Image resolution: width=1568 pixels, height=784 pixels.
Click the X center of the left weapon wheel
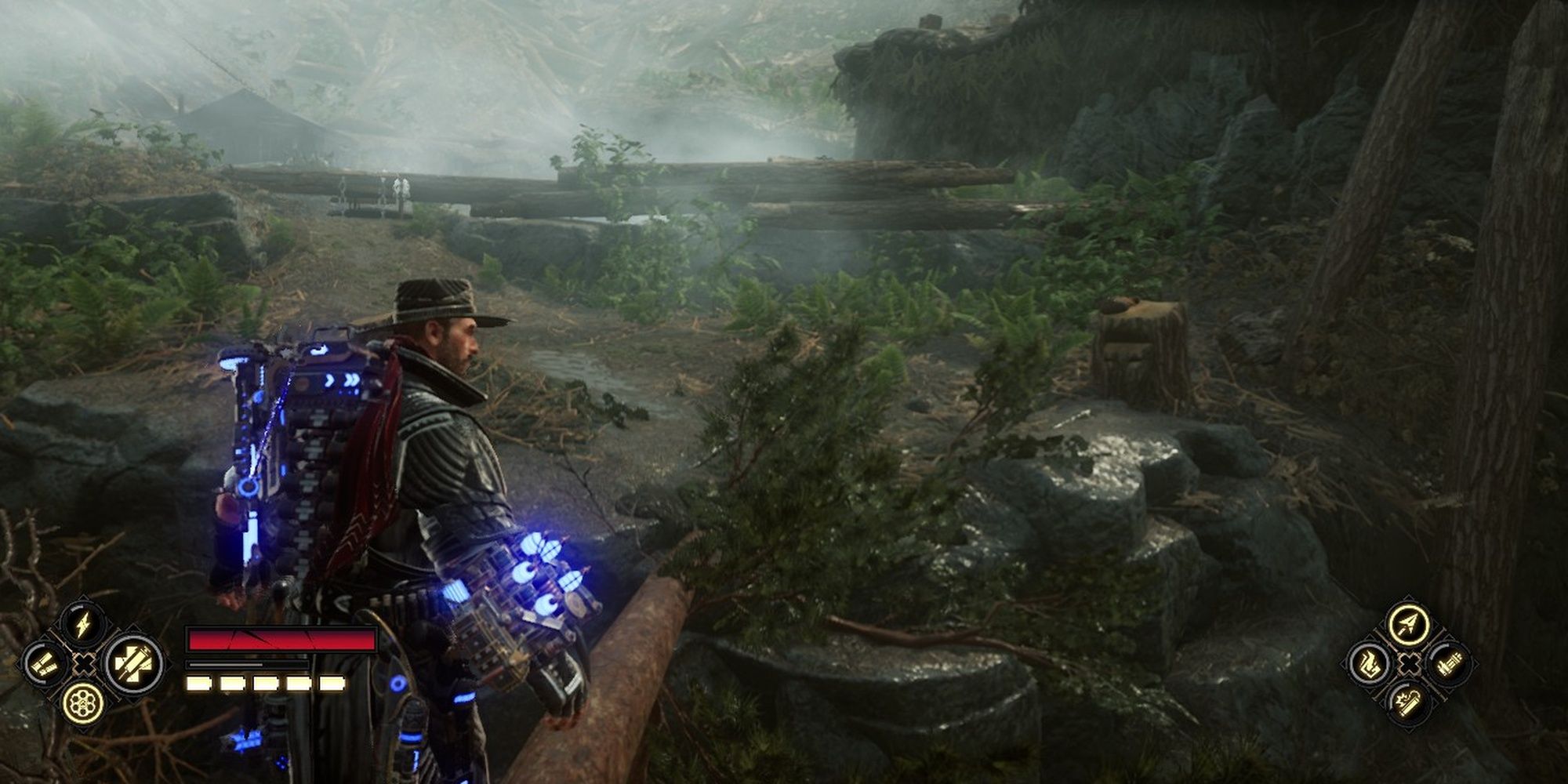point(85,664)
